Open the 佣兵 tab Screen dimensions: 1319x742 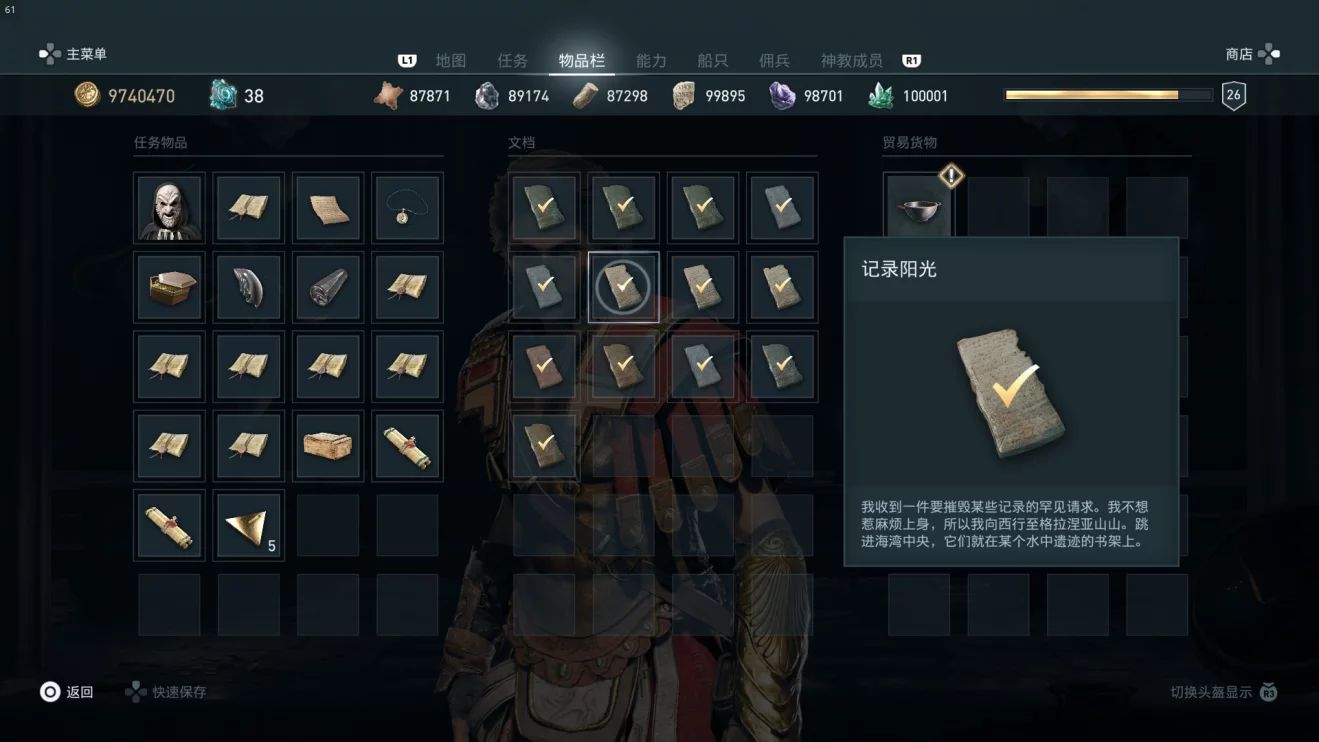point(774,61)
